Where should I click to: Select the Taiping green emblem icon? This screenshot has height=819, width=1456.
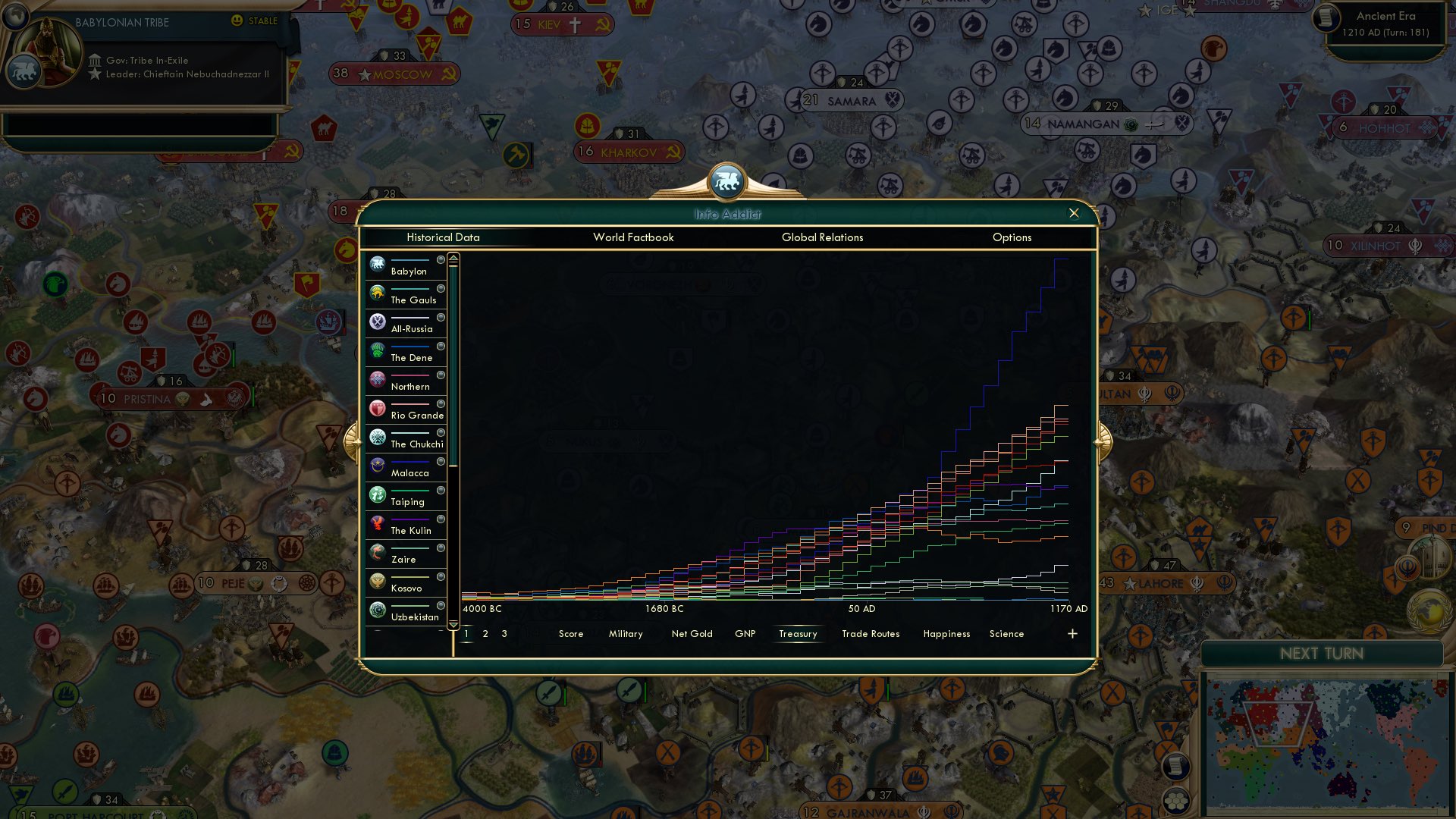click(377, 494)
